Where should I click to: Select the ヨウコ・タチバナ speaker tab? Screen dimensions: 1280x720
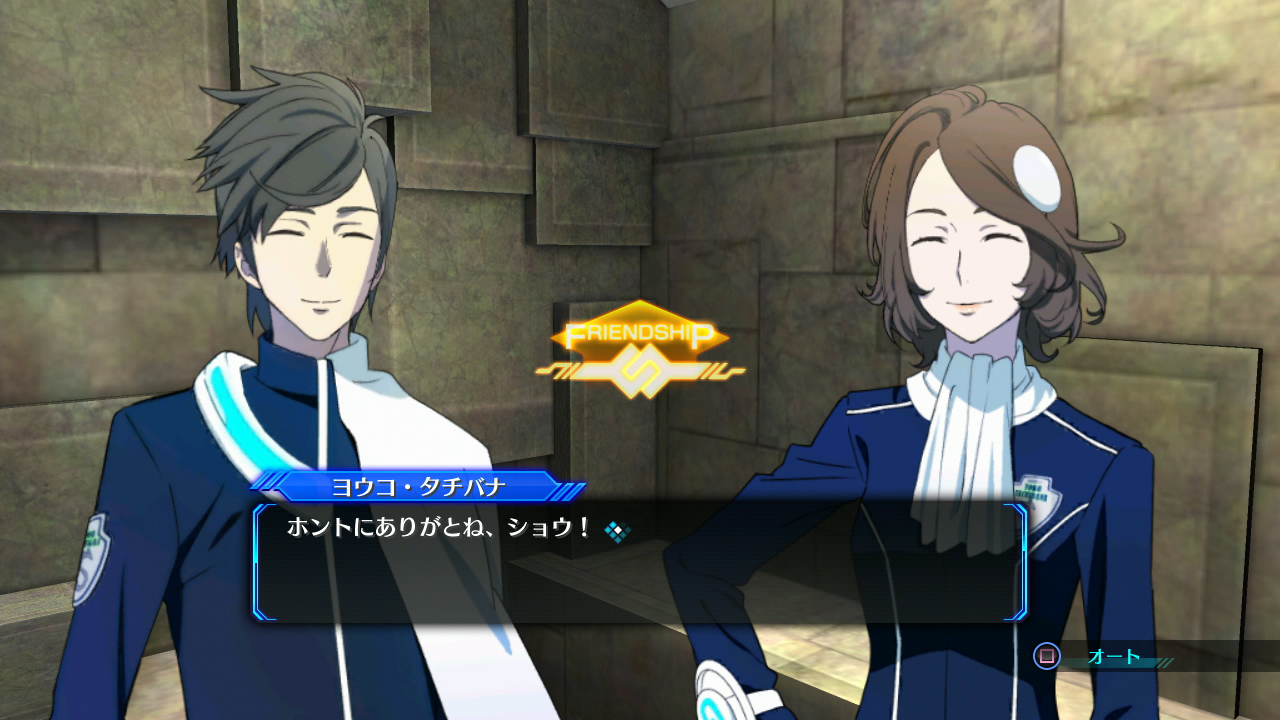418,485
